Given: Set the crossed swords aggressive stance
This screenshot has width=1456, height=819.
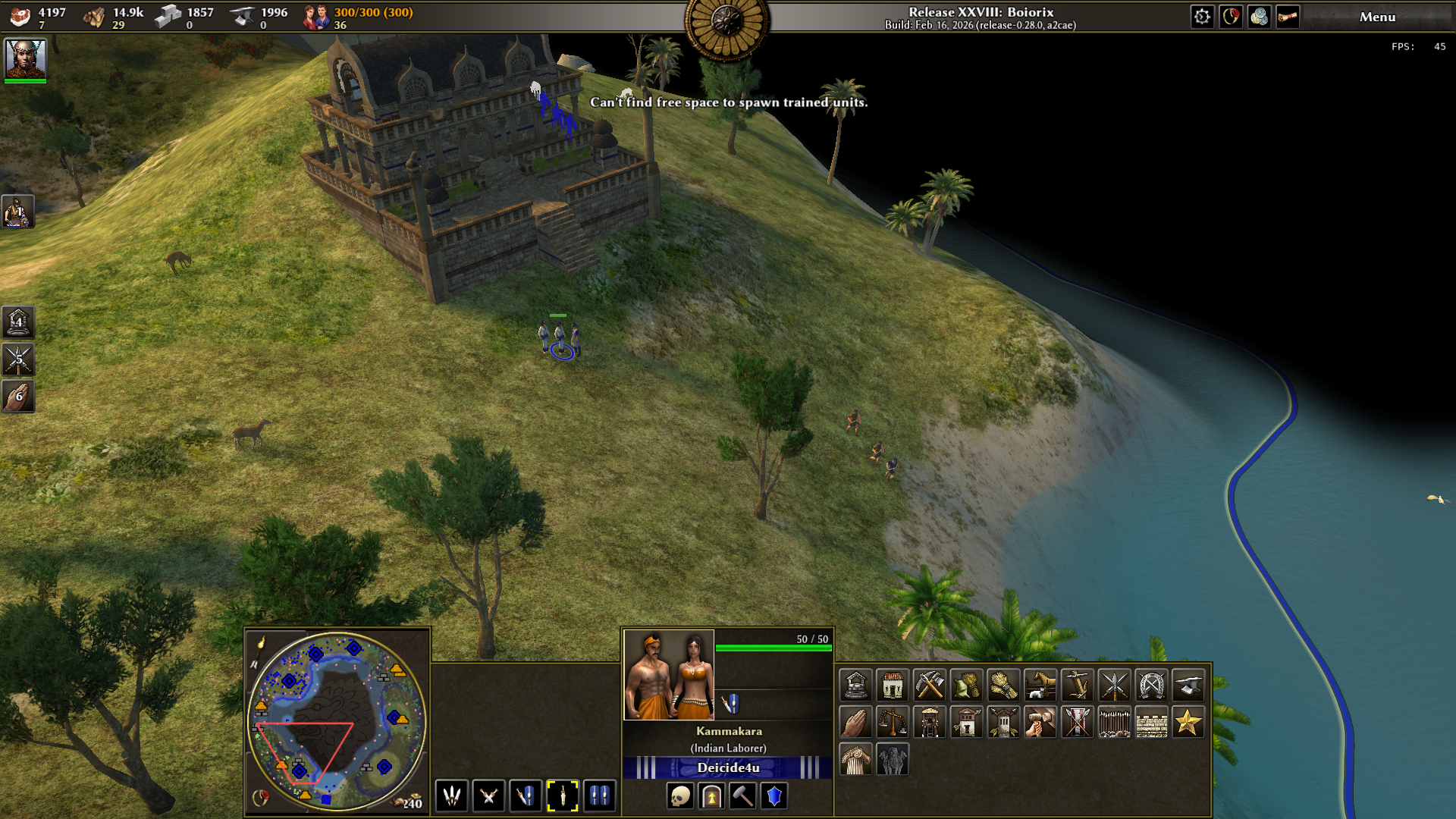Looking at the screenshot, I should pos(488,796).
